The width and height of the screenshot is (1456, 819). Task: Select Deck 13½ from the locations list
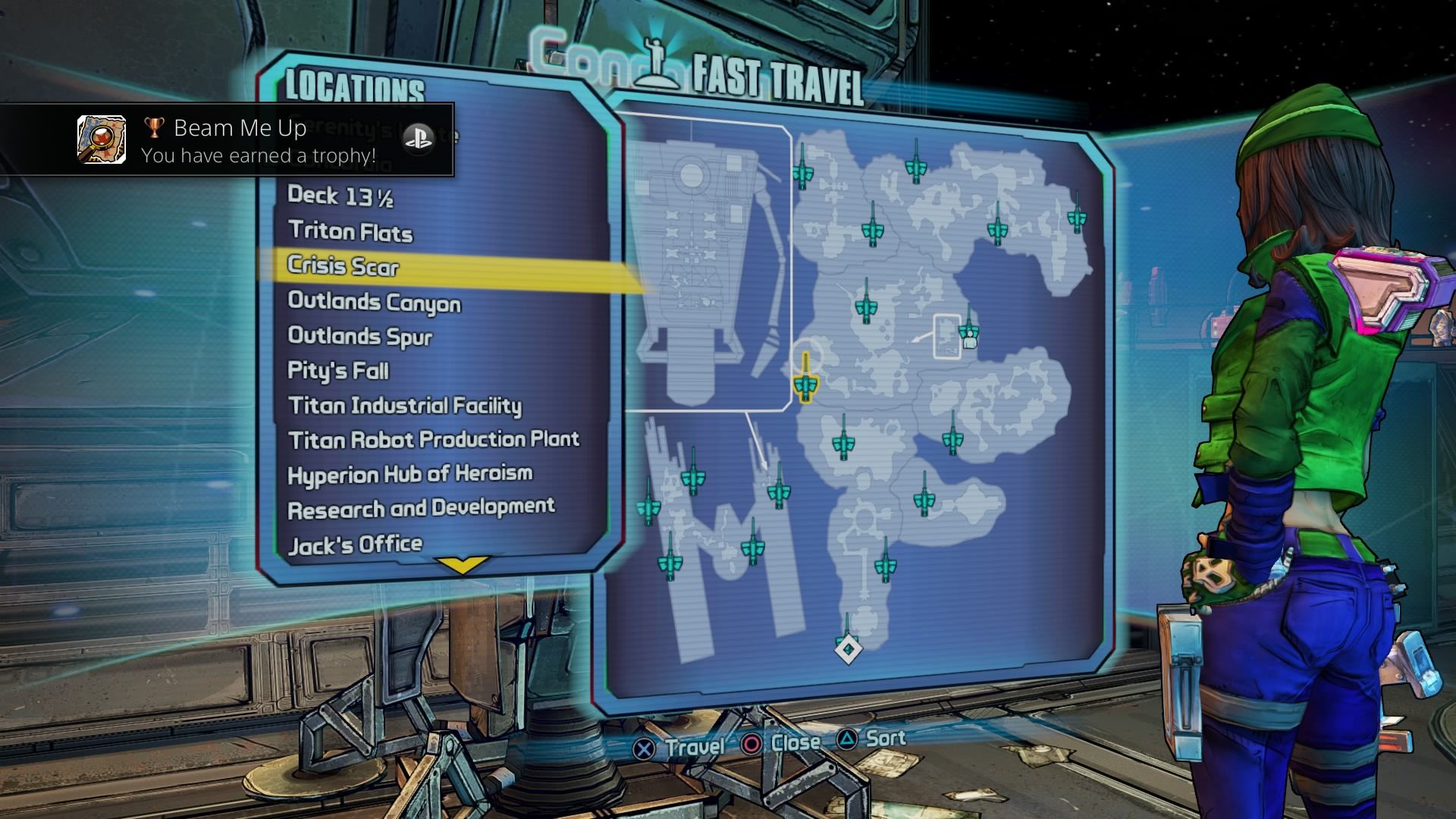(340, 196)
